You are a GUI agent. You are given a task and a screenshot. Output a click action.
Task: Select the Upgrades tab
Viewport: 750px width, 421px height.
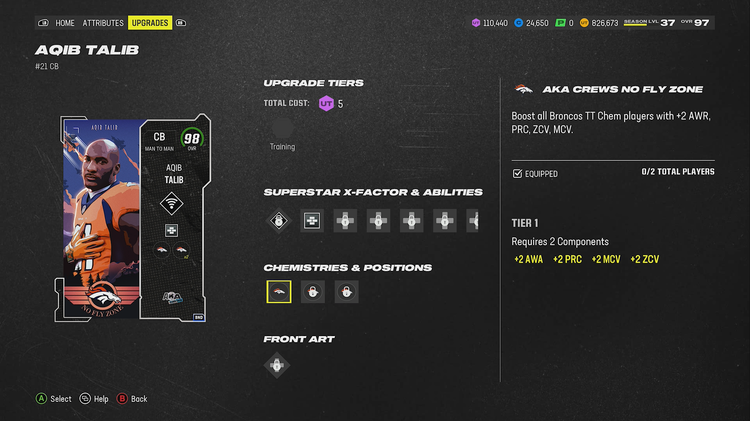tap(149, 22)
